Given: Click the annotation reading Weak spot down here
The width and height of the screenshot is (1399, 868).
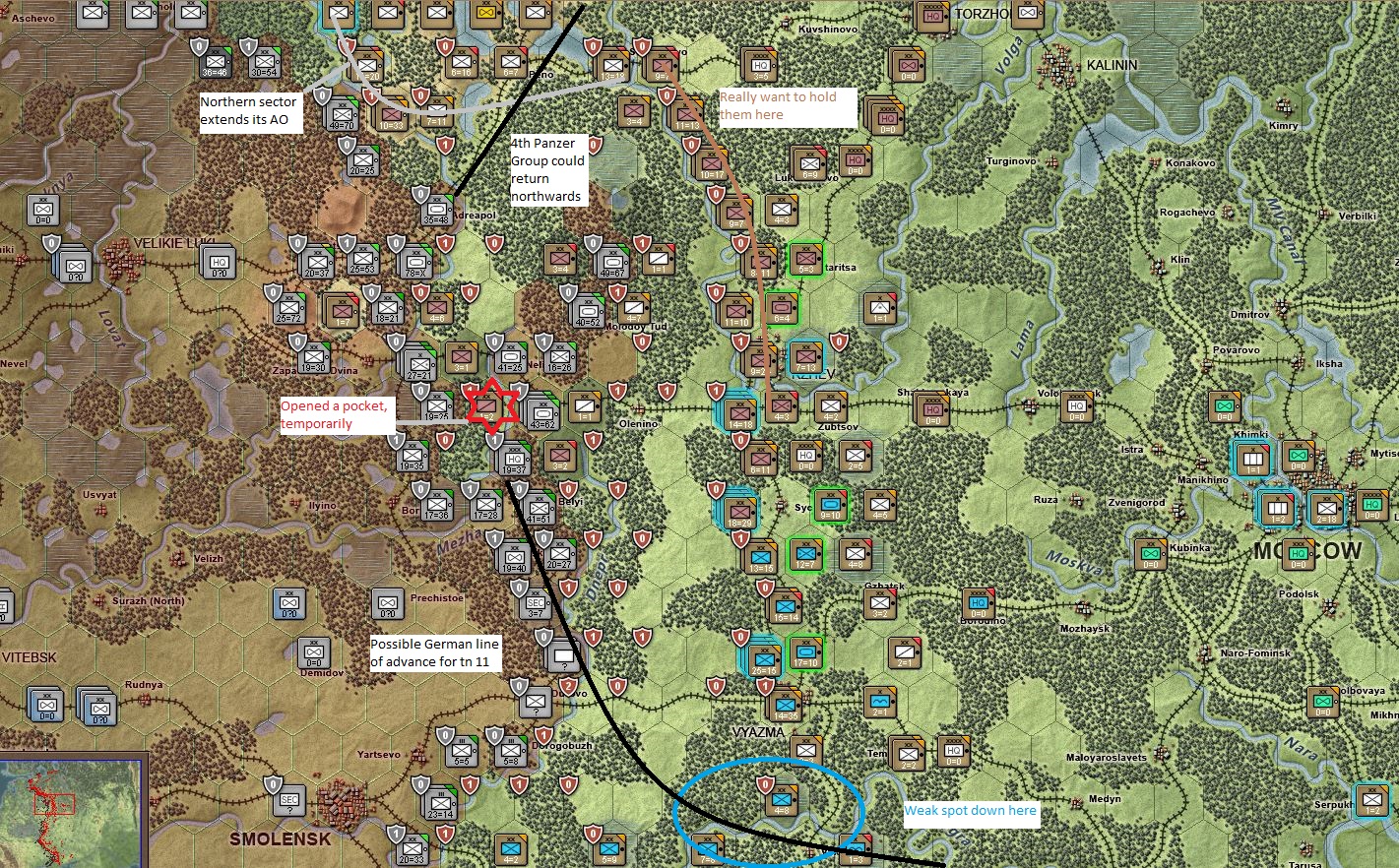Looking at the screenshot, I should (971, 811).
